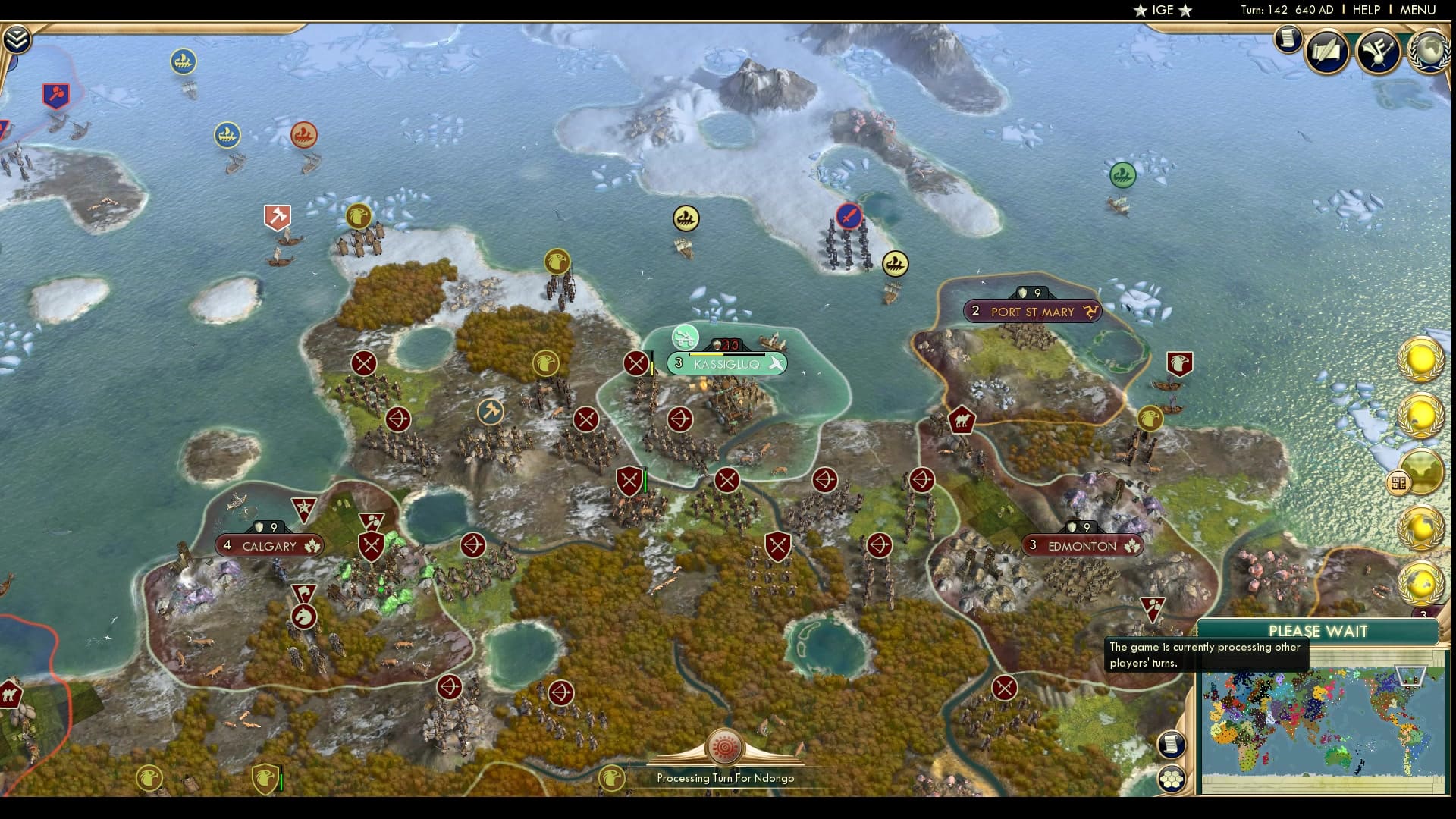Image resolution: width=1456 pixels, height=819 pixels.
Task: Expand the Calgary city banner
Action: tap(269, 545)
